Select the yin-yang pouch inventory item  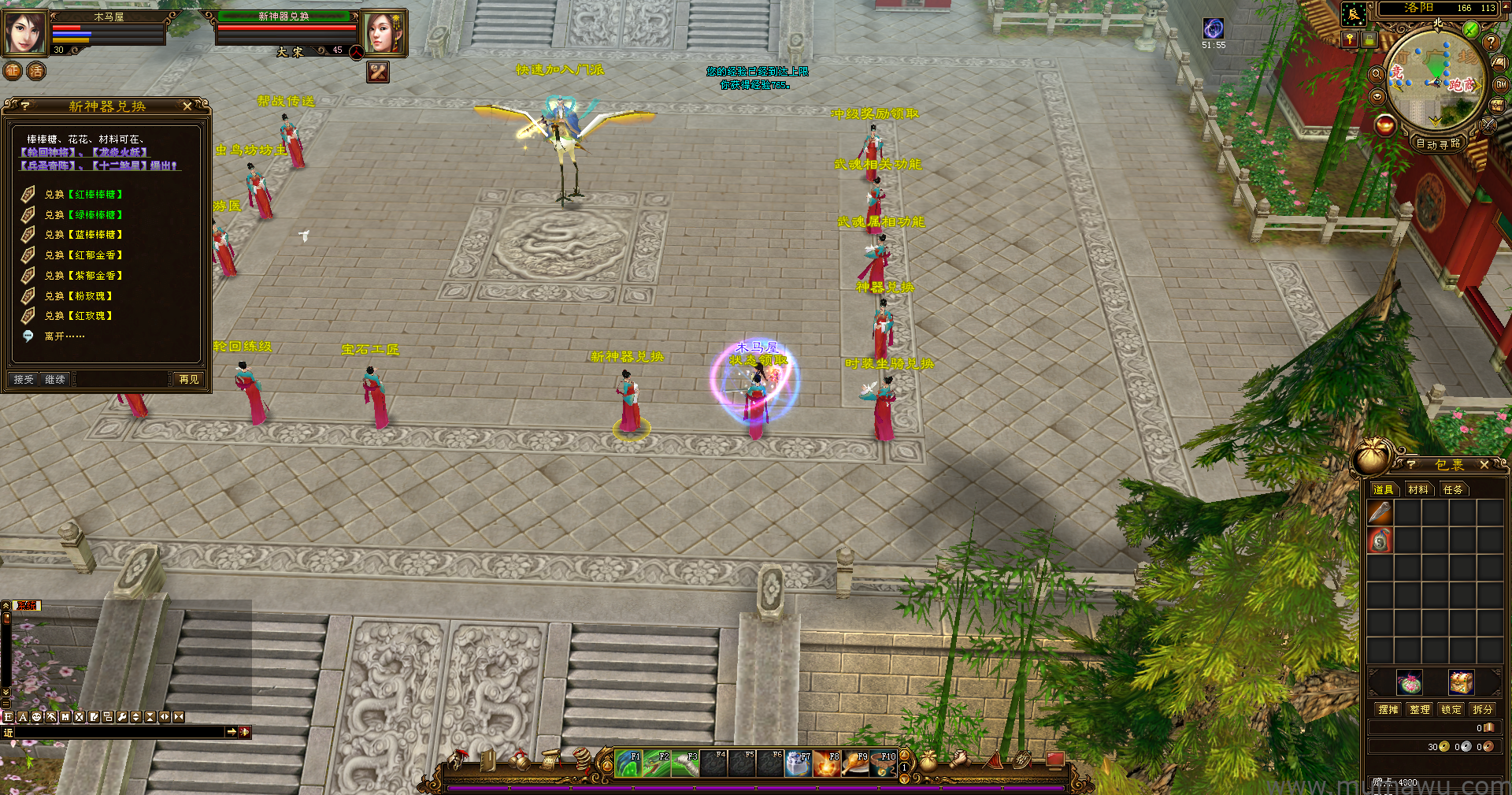click(1380, 541)
